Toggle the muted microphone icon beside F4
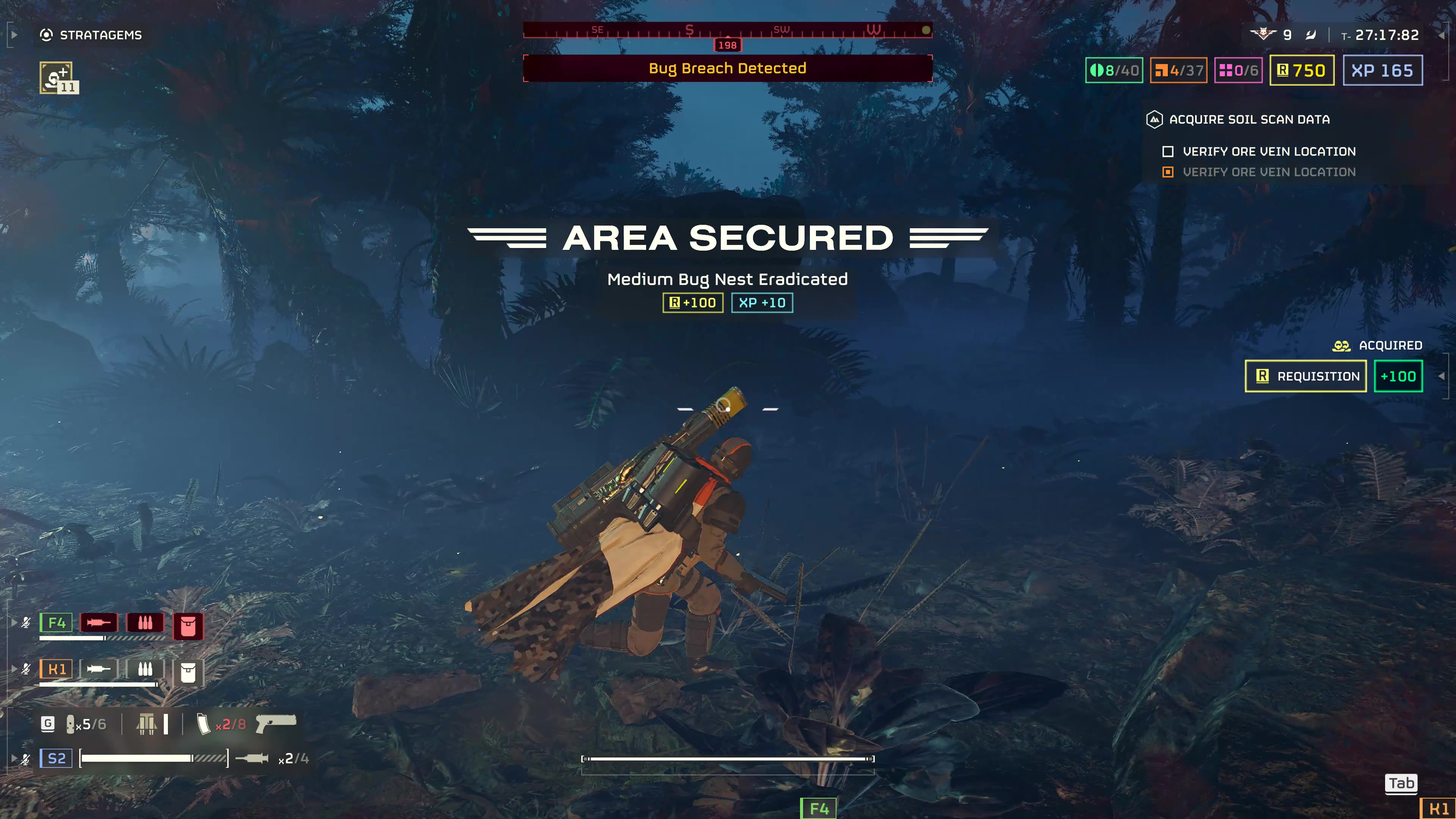The image size is (1456, 819). pyautogui.click(x=26, y=623)
